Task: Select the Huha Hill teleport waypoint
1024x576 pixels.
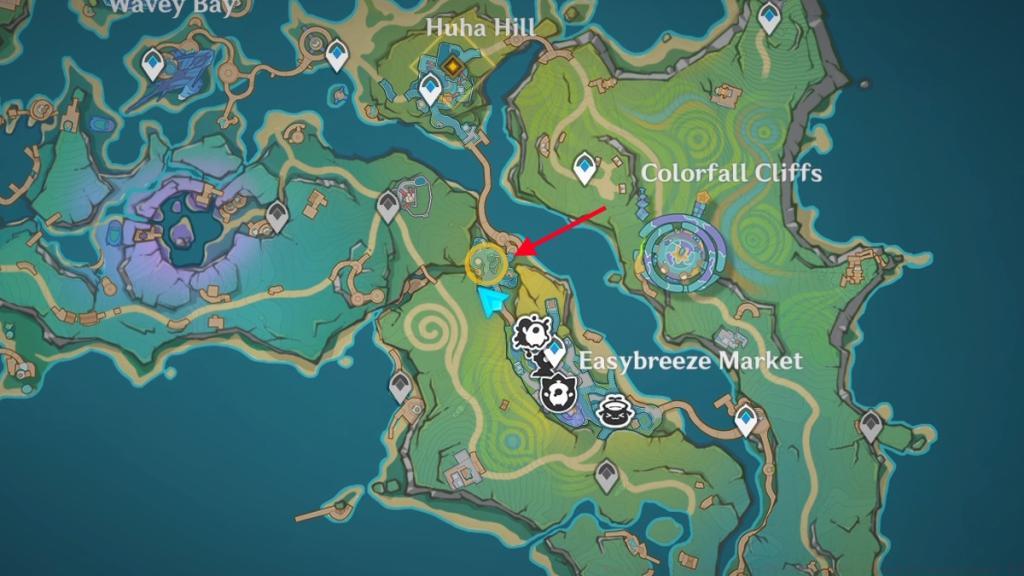Action: coord(431,90)
